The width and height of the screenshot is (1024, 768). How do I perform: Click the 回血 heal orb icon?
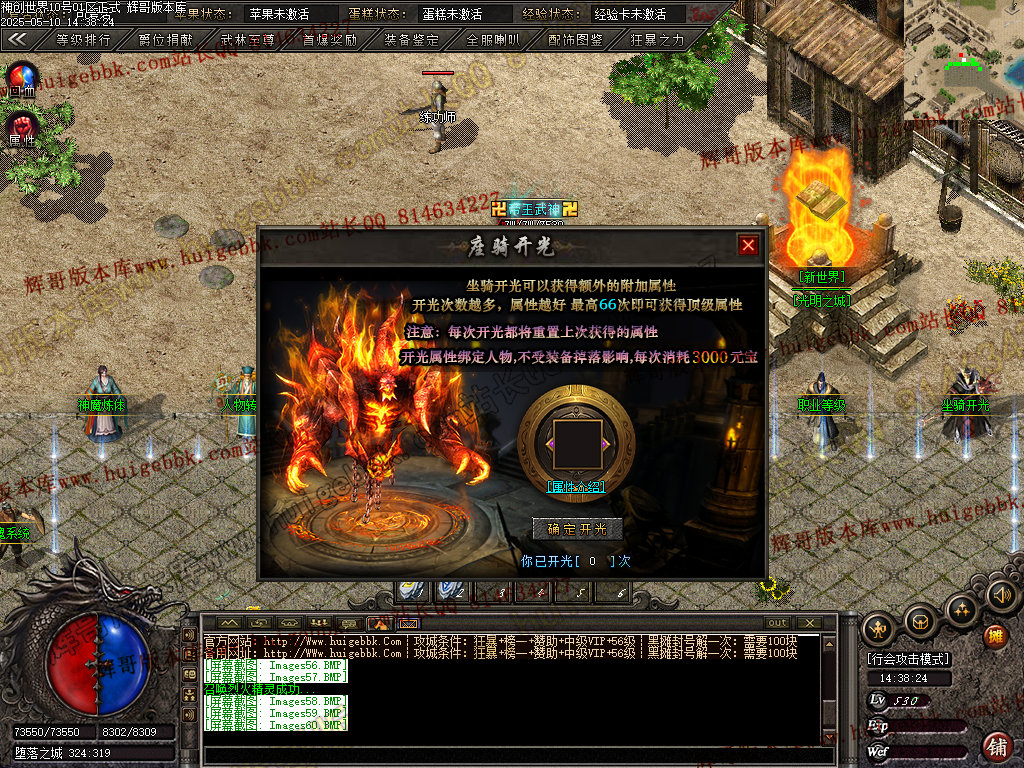(21, 79)
